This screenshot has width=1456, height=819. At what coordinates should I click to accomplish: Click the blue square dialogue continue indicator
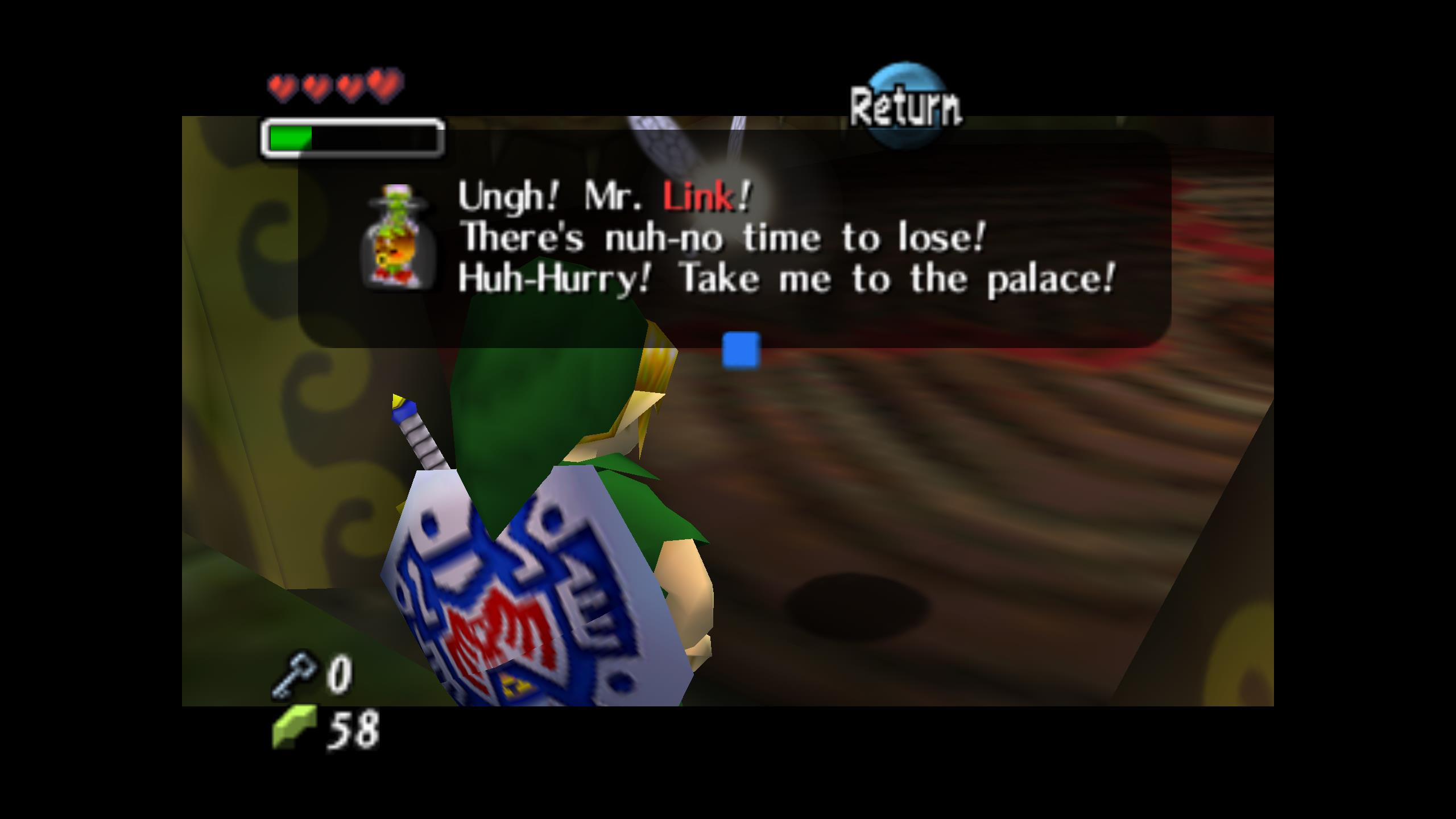point(741,350)
